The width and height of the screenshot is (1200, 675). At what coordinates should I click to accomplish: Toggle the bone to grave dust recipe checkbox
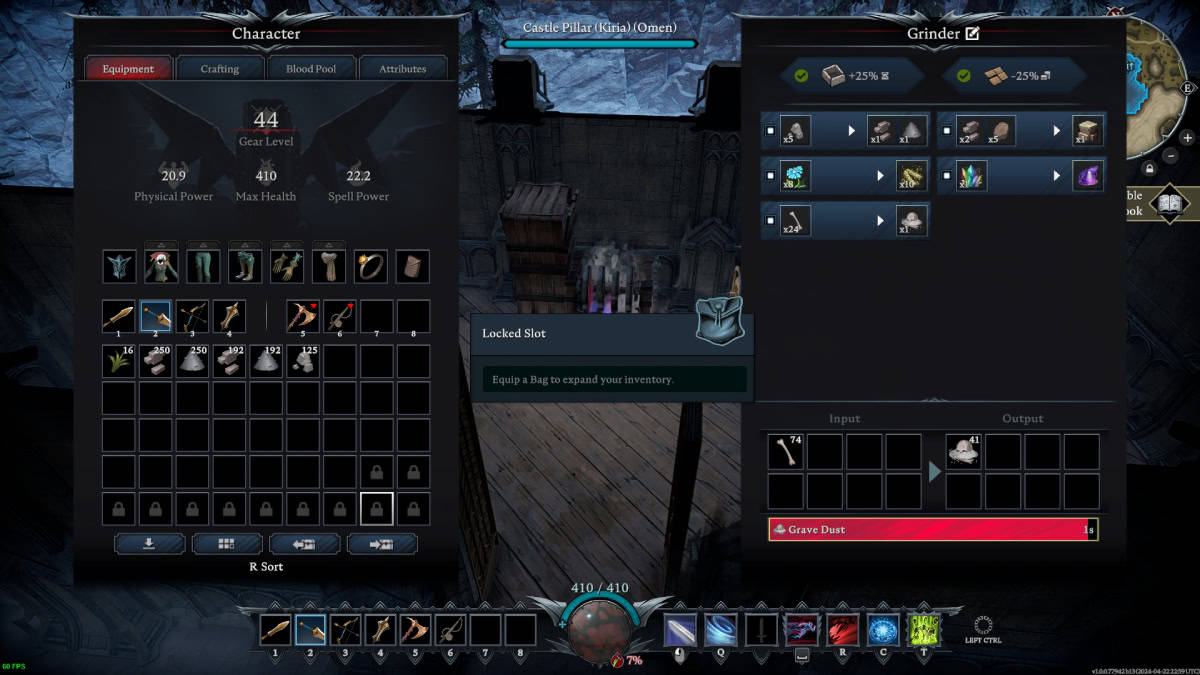pyautogui.click(x=771, y=220)
